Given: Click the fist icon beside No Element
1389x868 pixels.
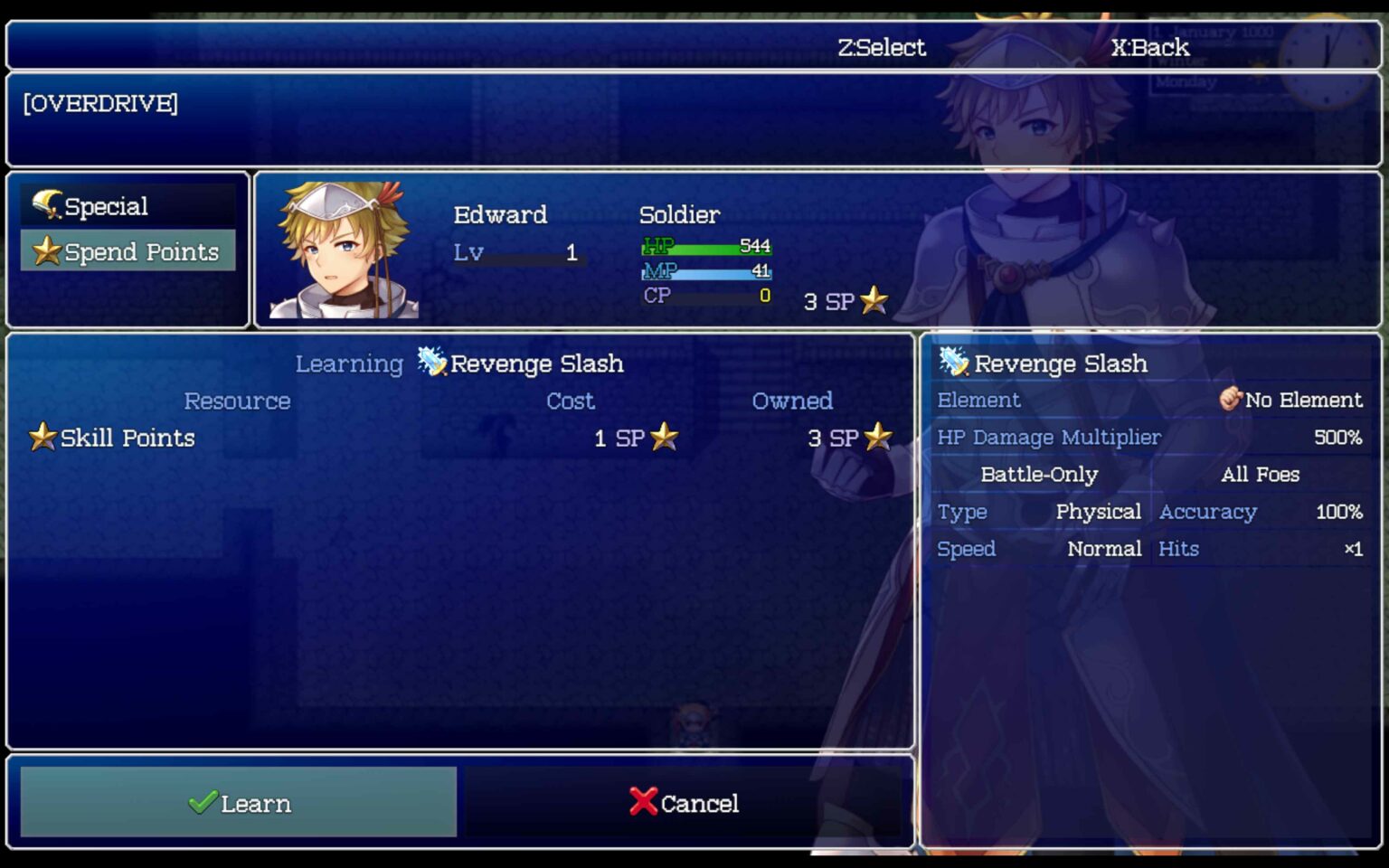Looking at the screenshot, I should click(1232, 398).
